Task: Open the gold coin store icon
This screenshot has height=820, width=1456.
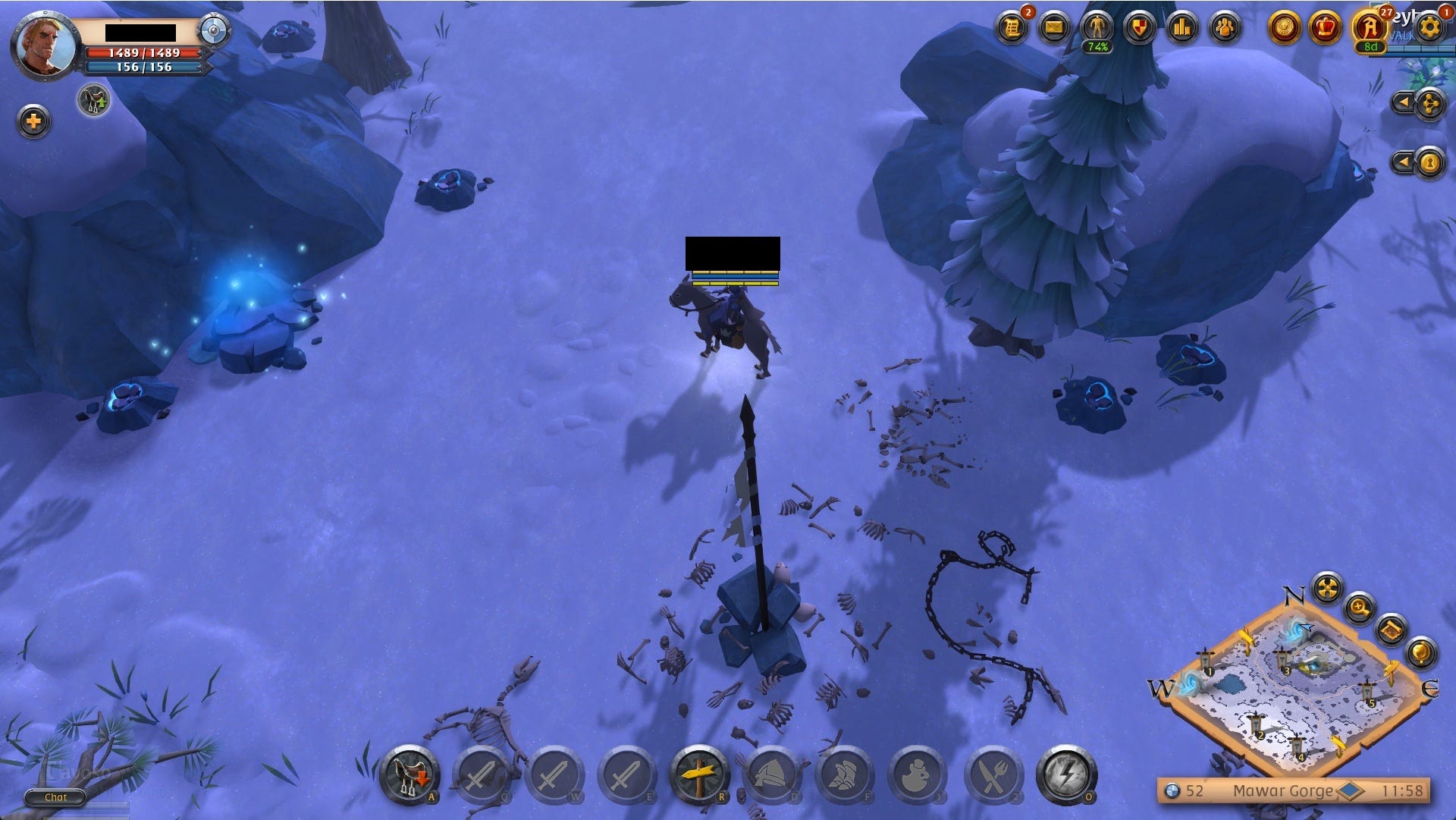Action: [x=1284, y=29]
